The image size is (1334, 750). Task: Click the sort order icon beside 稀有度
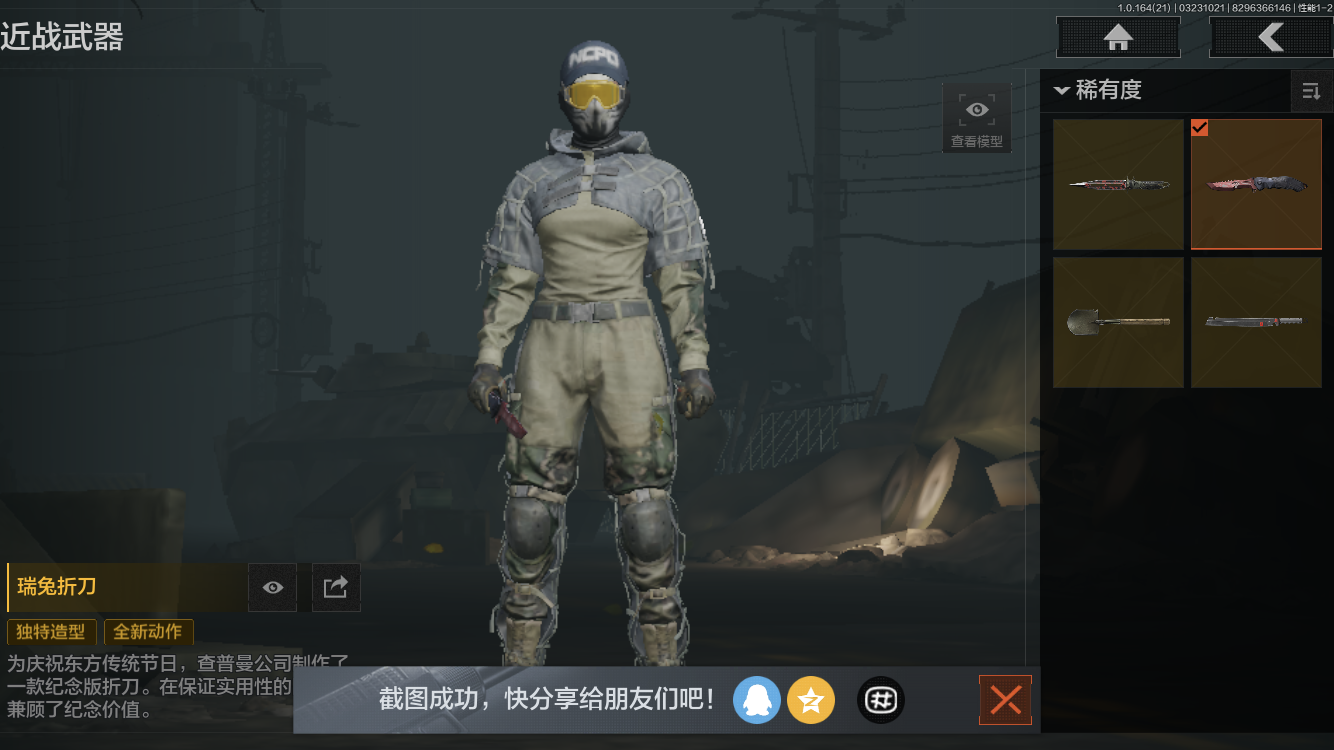point(1312,91)
